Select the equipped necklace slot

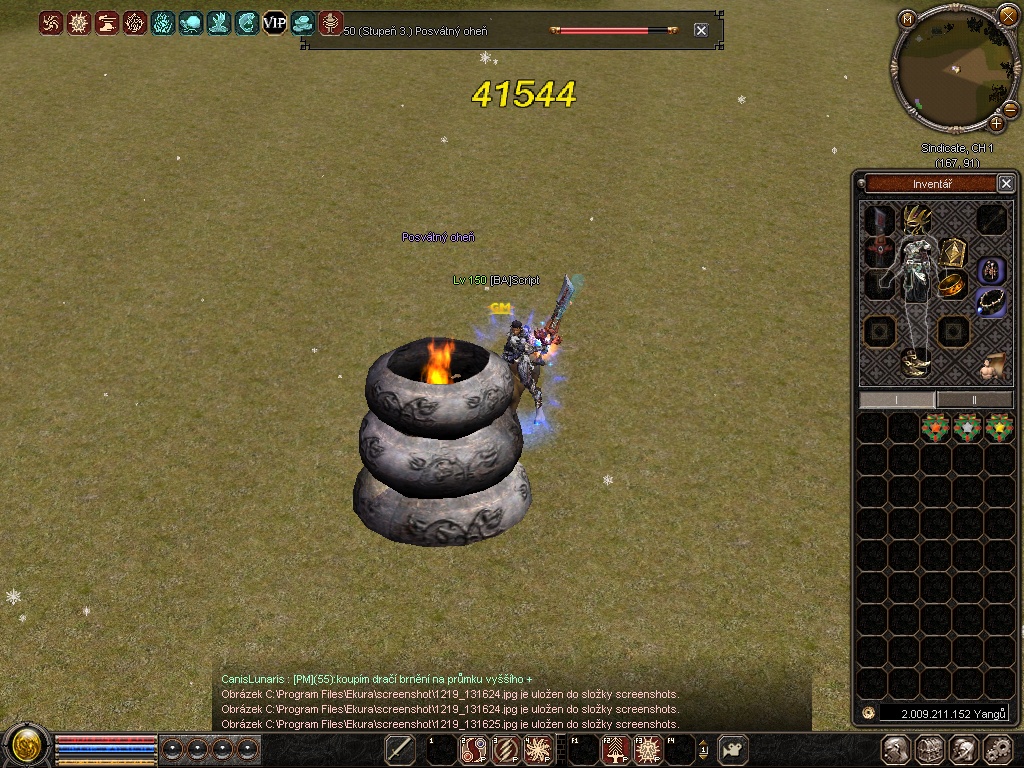990,301
